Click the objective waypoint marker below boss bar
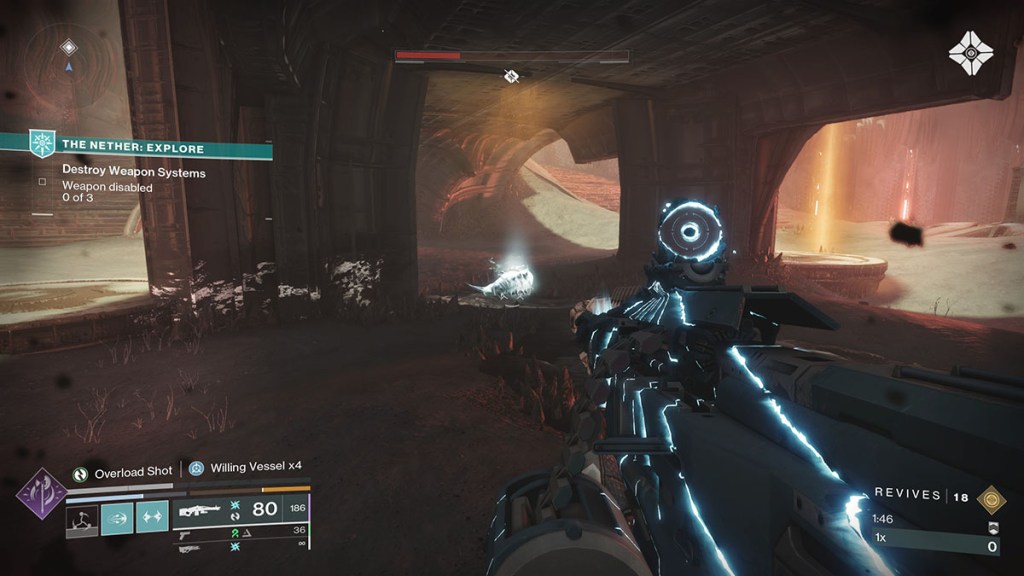 (x=511, y=76)
